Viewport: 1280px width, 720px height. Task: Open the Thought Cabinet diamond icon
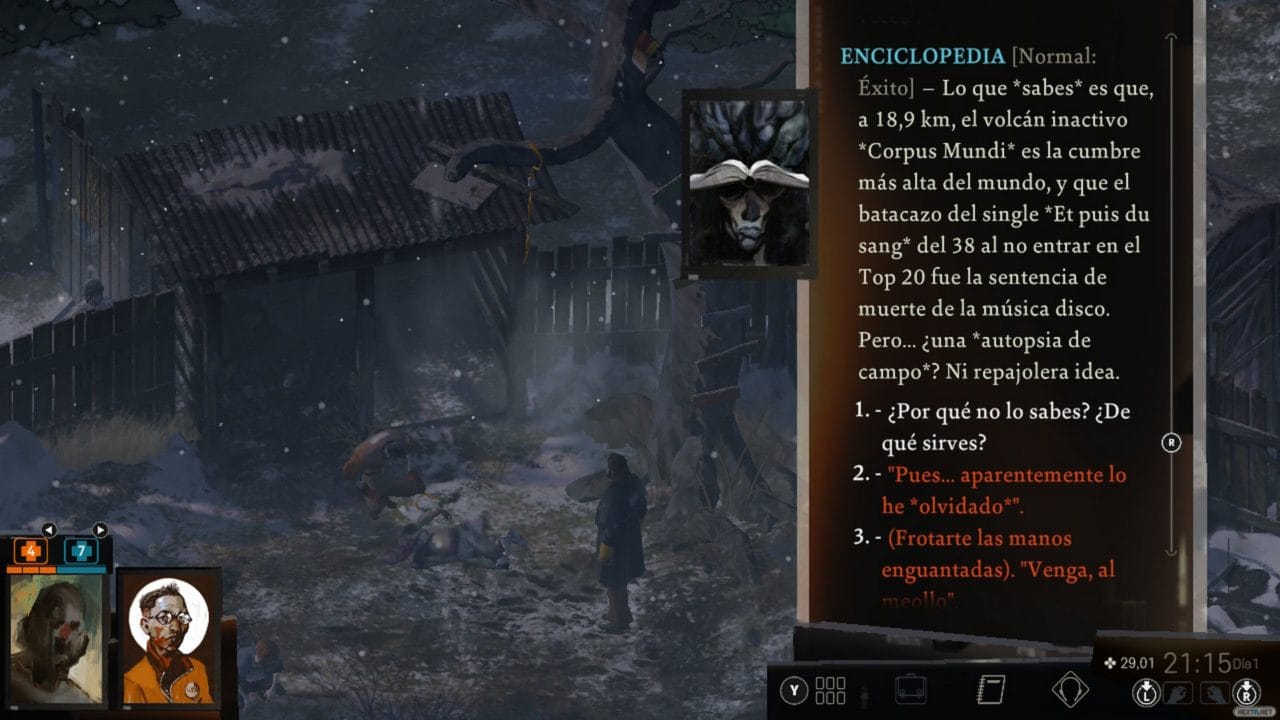(1072, 690)
